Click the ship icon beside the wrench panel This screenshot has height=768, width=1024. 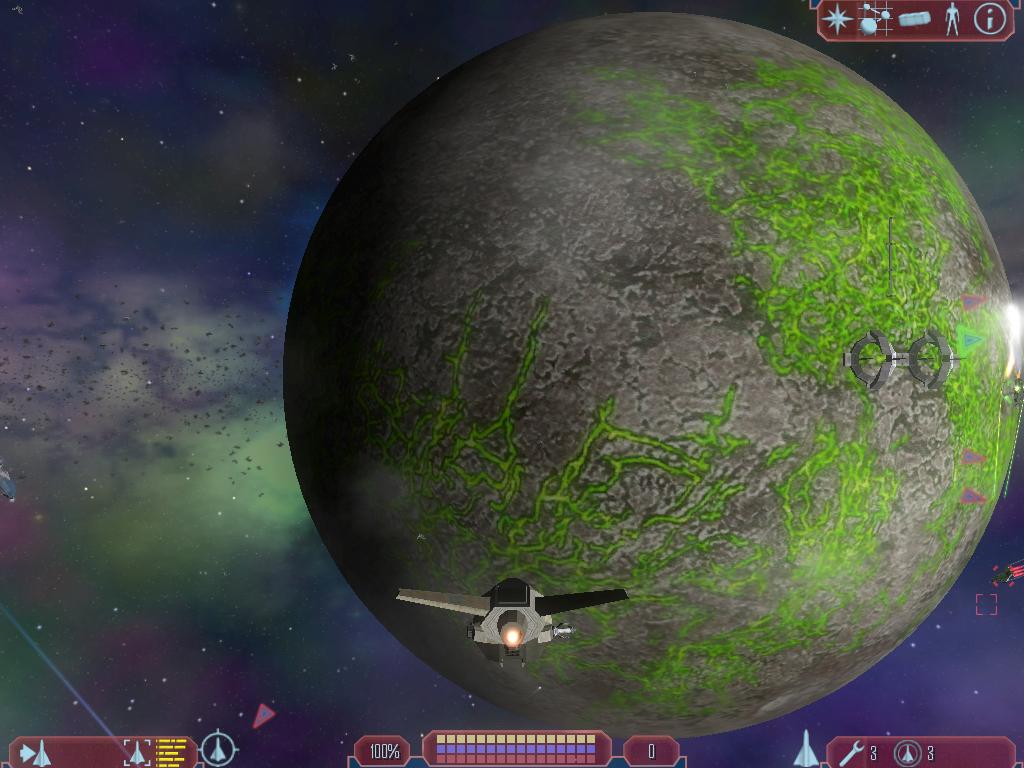[806, 749]
